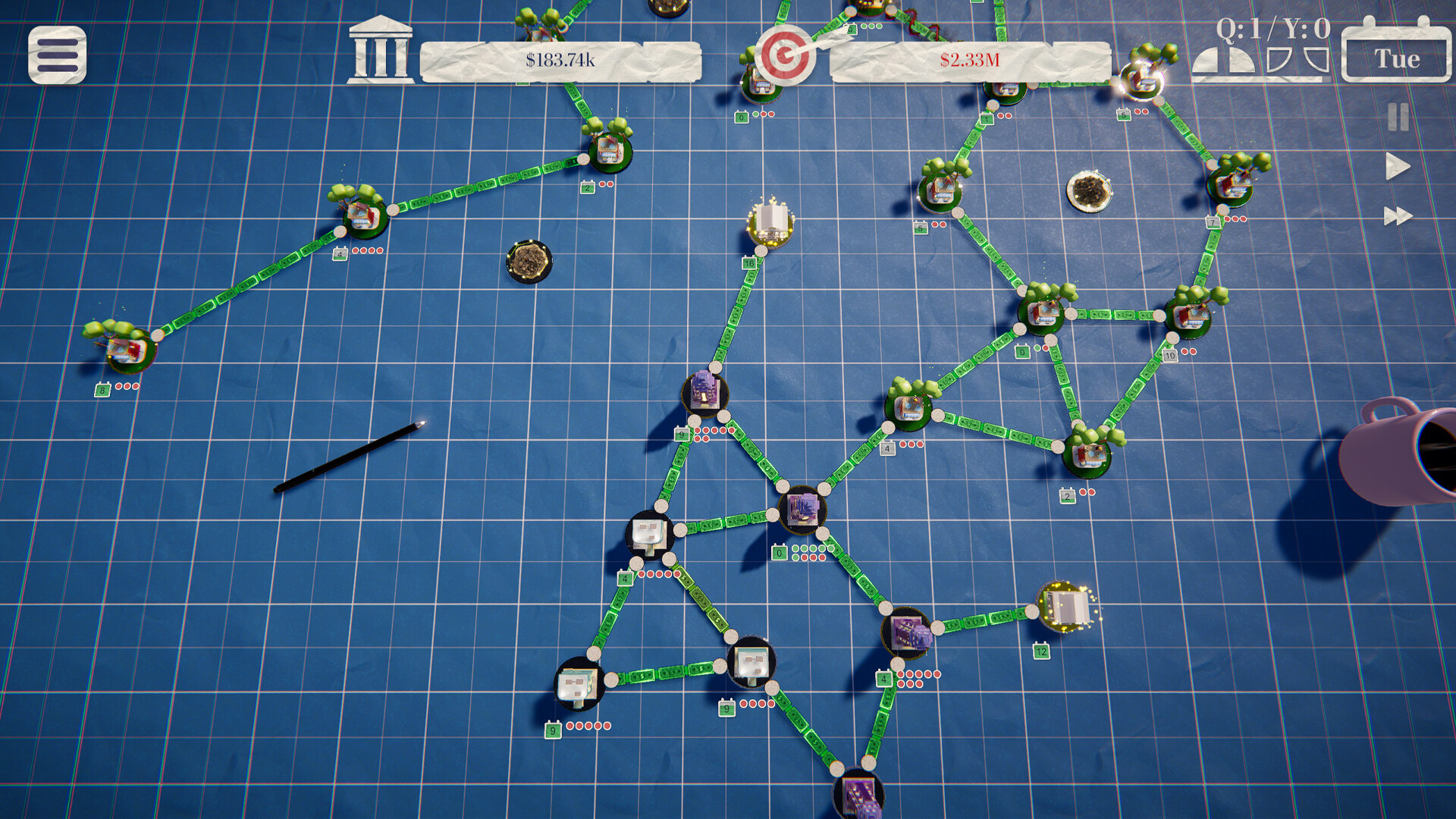This screenshot has height=819, width=1456.
Task: Activate fast-forward double-arrow speed
Action: (1396, 217)
